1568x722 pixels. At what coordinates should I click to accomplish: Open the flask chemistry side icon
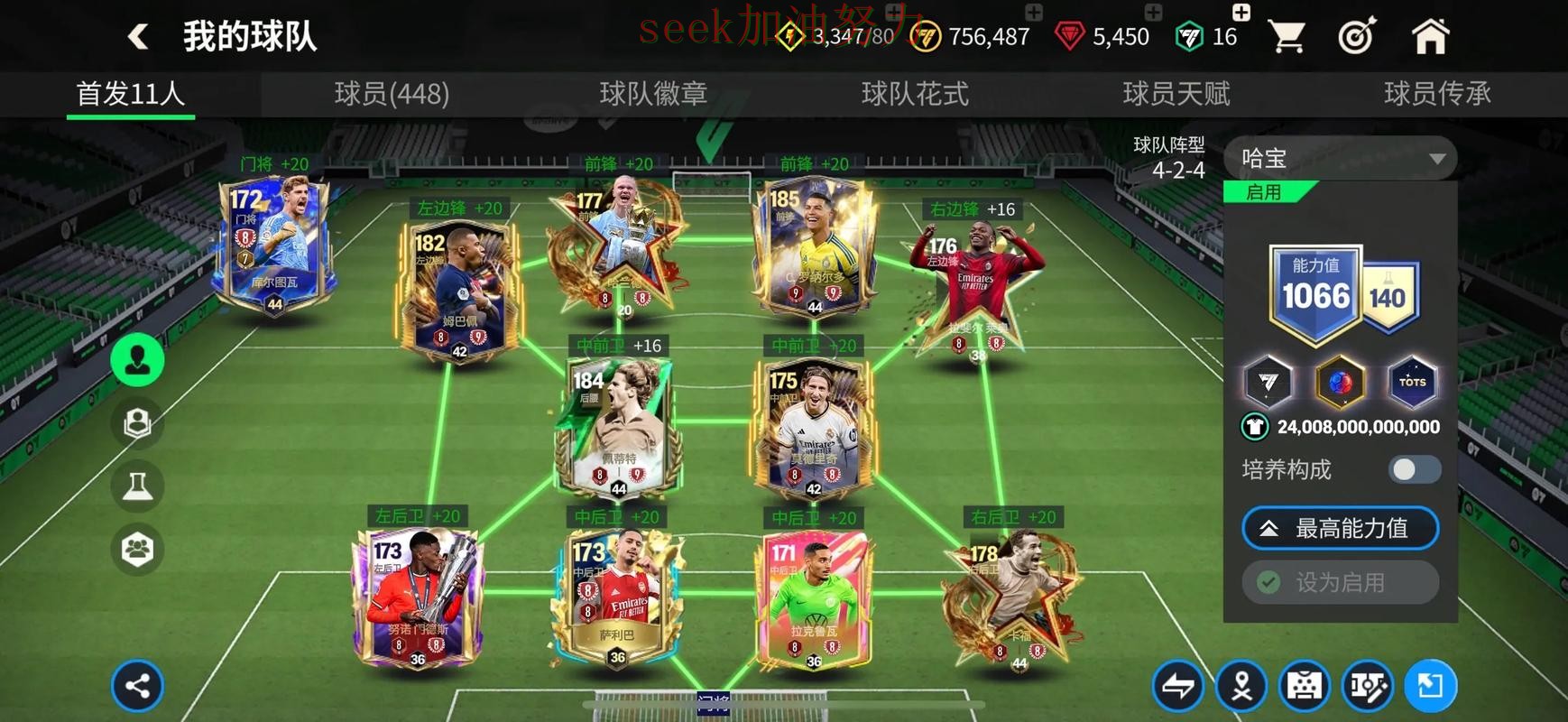[x=137, y=486]
